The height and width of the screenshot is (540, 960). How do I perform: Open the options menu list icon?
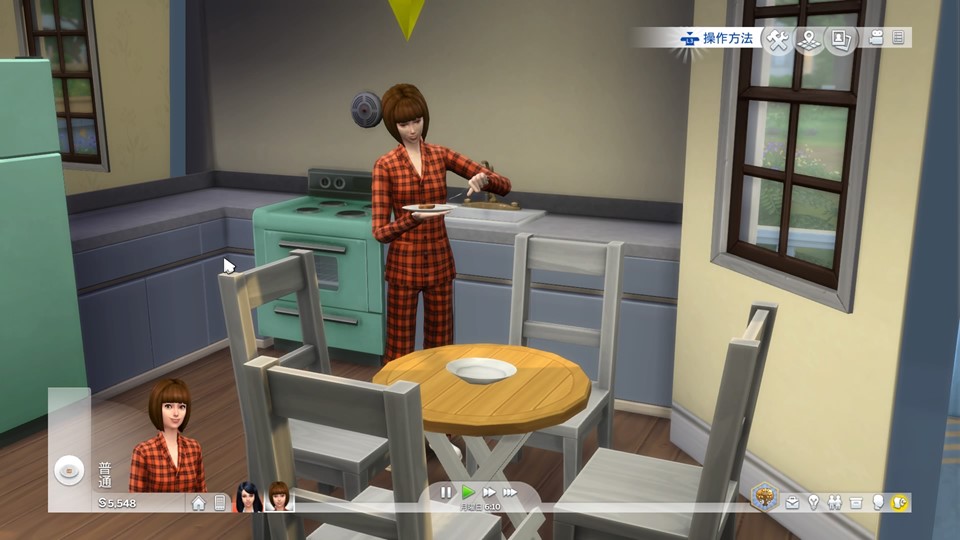point(898,38)
